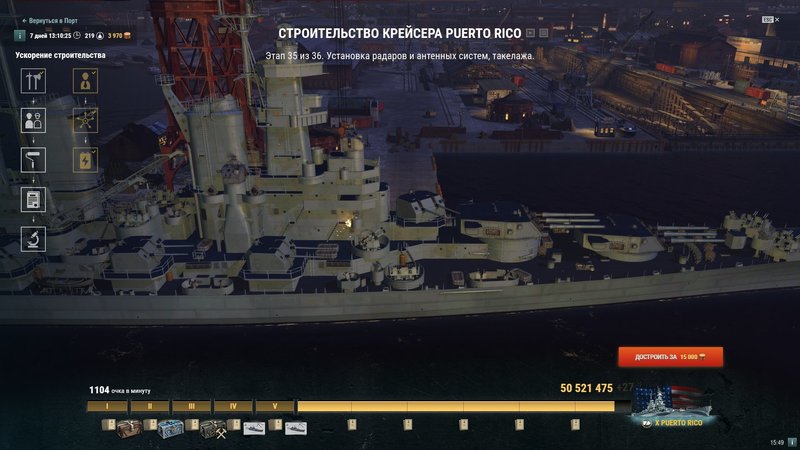
Task: Choose the two workers booster icon
Action: (x=34, y=121)
